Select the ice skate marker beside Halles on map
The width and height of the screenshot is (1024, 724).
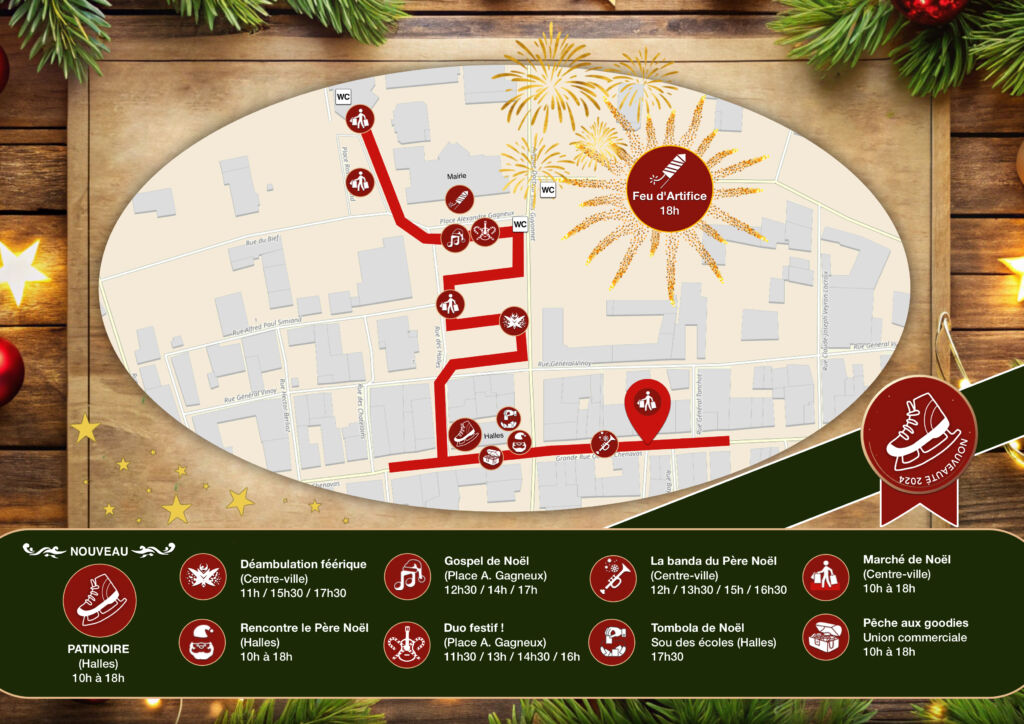pos(465,433)
